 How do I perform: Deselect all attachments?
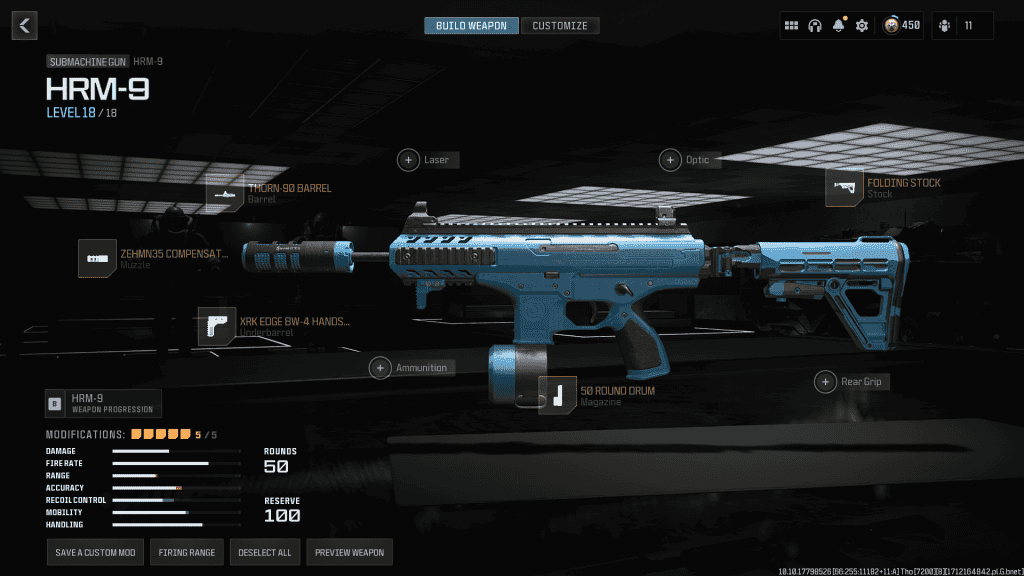pos(264,552)
